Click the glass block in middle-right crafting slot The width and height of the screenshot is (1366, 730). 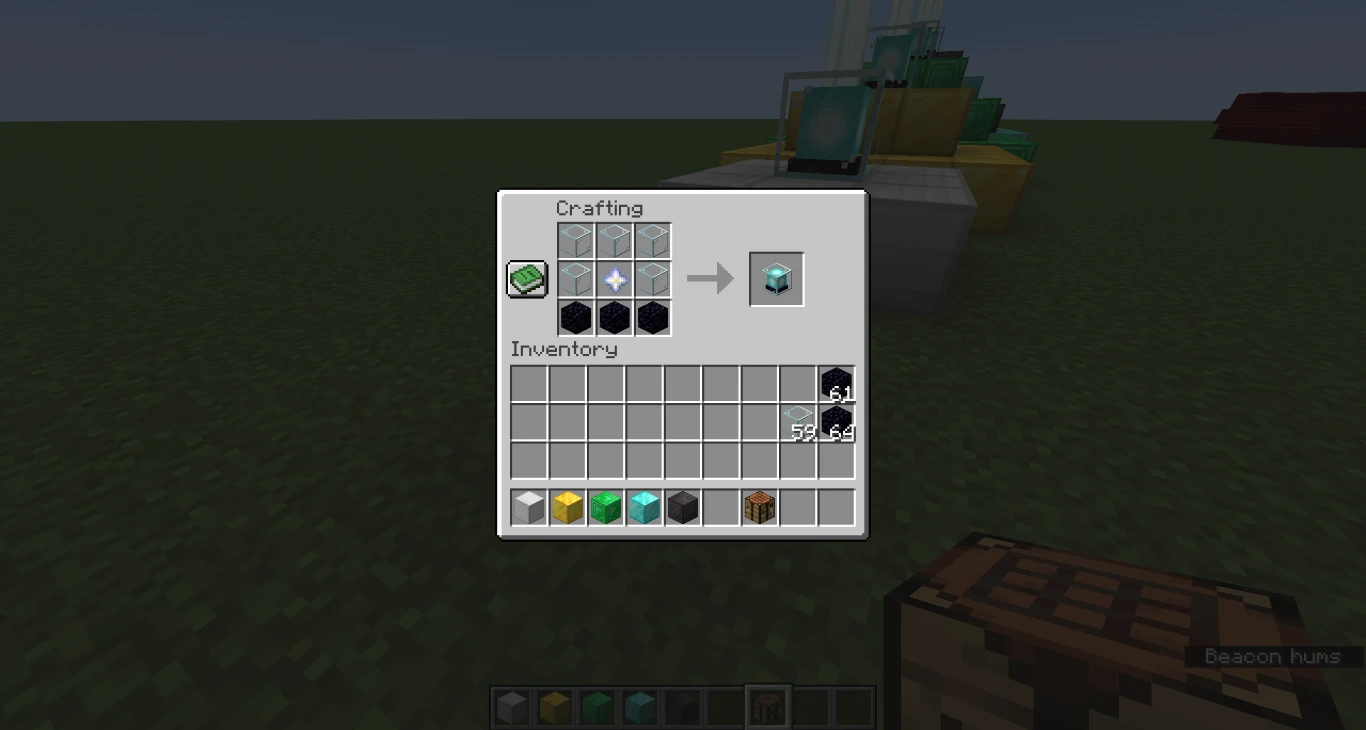pos(652,279)
